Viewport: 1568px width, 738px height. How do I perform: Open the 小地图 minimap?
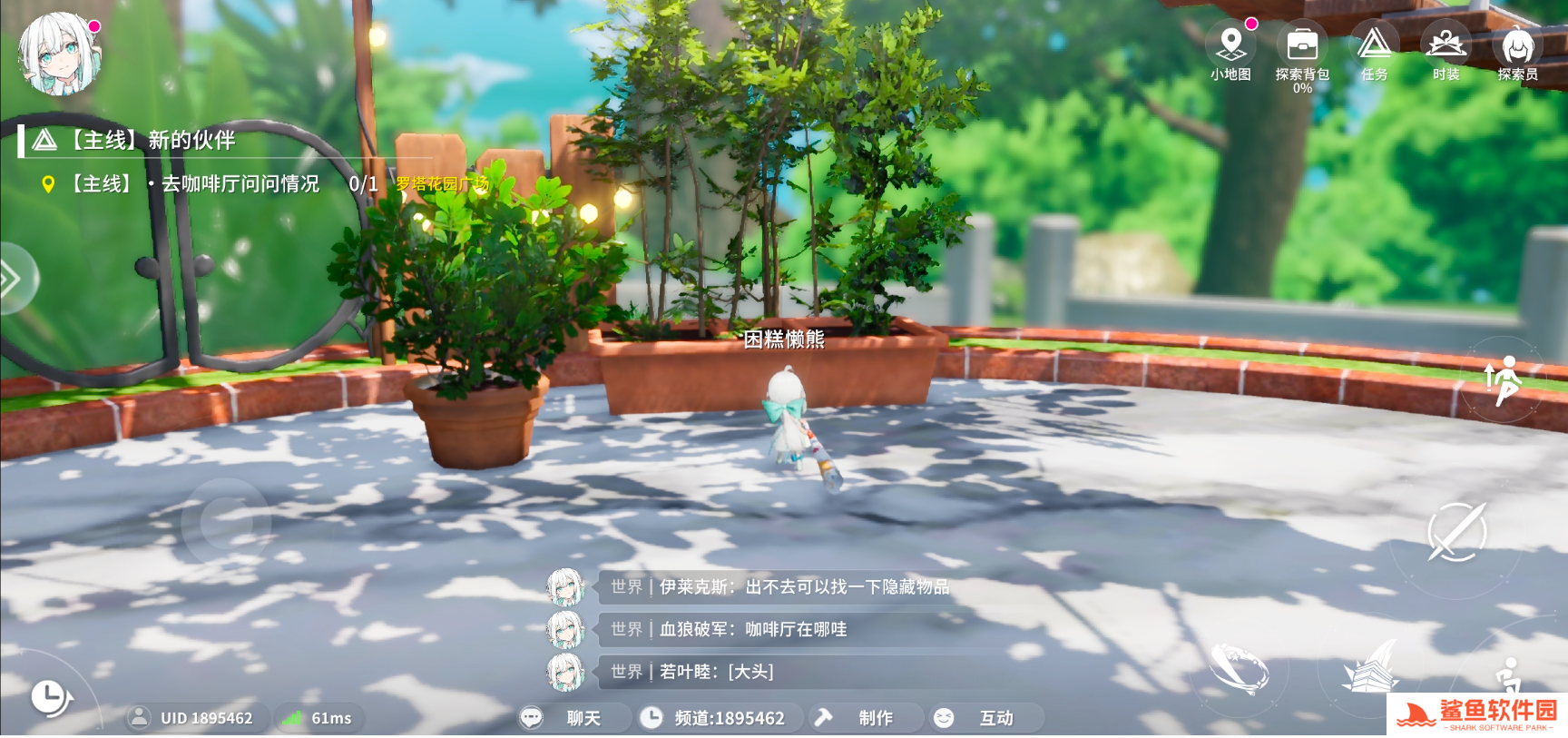click(1230, 44)
